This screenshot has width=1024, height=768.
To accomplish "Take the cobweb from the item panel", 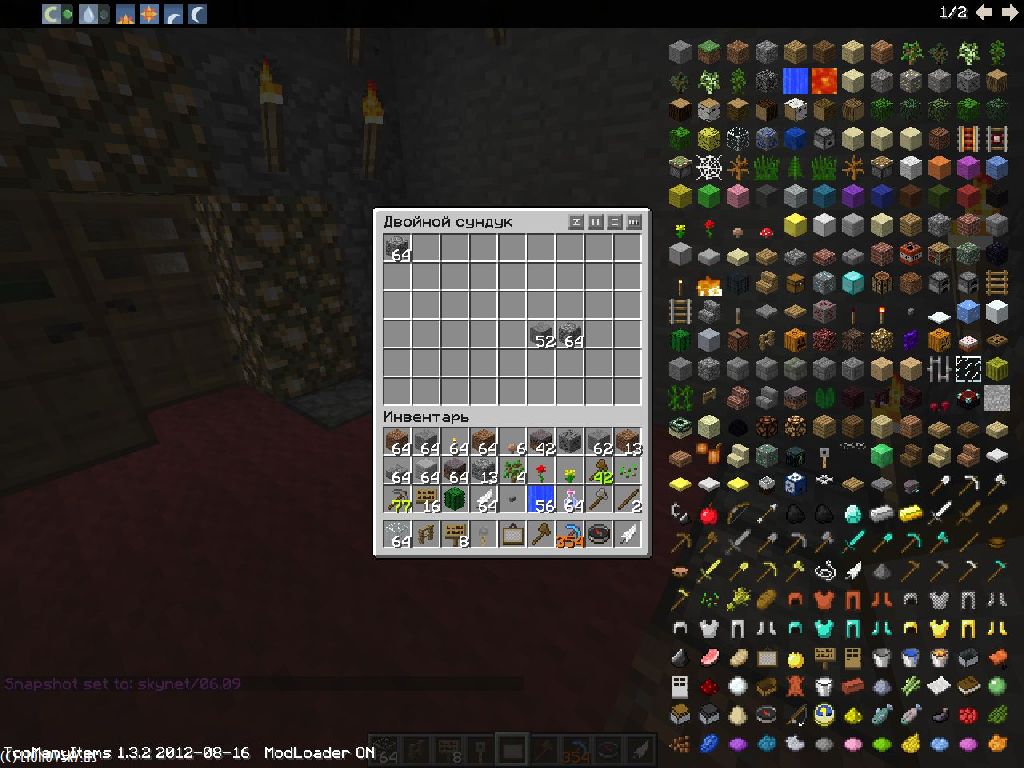I will [708, 166].
